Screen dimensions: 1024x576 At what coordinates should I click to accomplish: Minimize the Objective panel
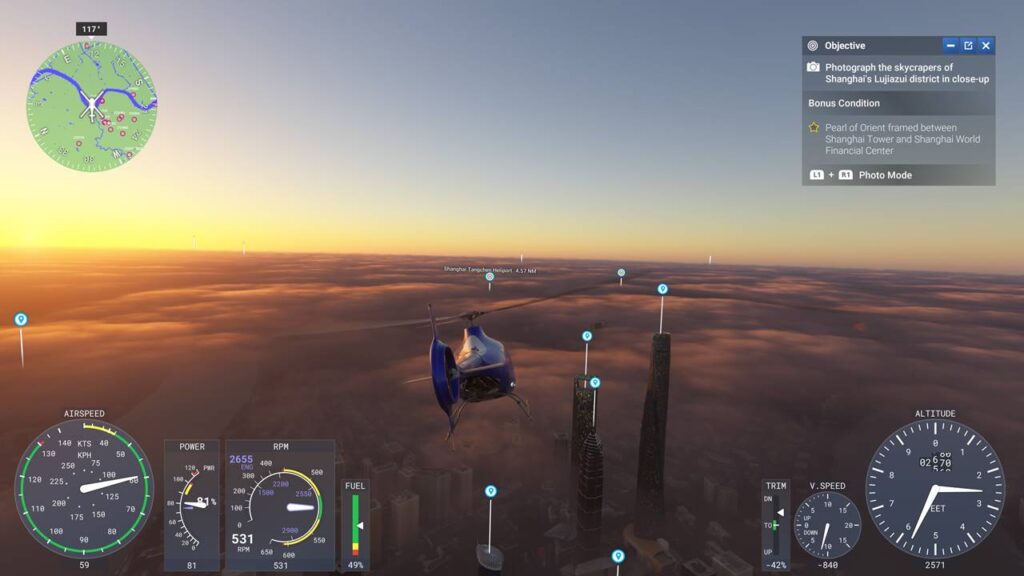coord(950,46)
